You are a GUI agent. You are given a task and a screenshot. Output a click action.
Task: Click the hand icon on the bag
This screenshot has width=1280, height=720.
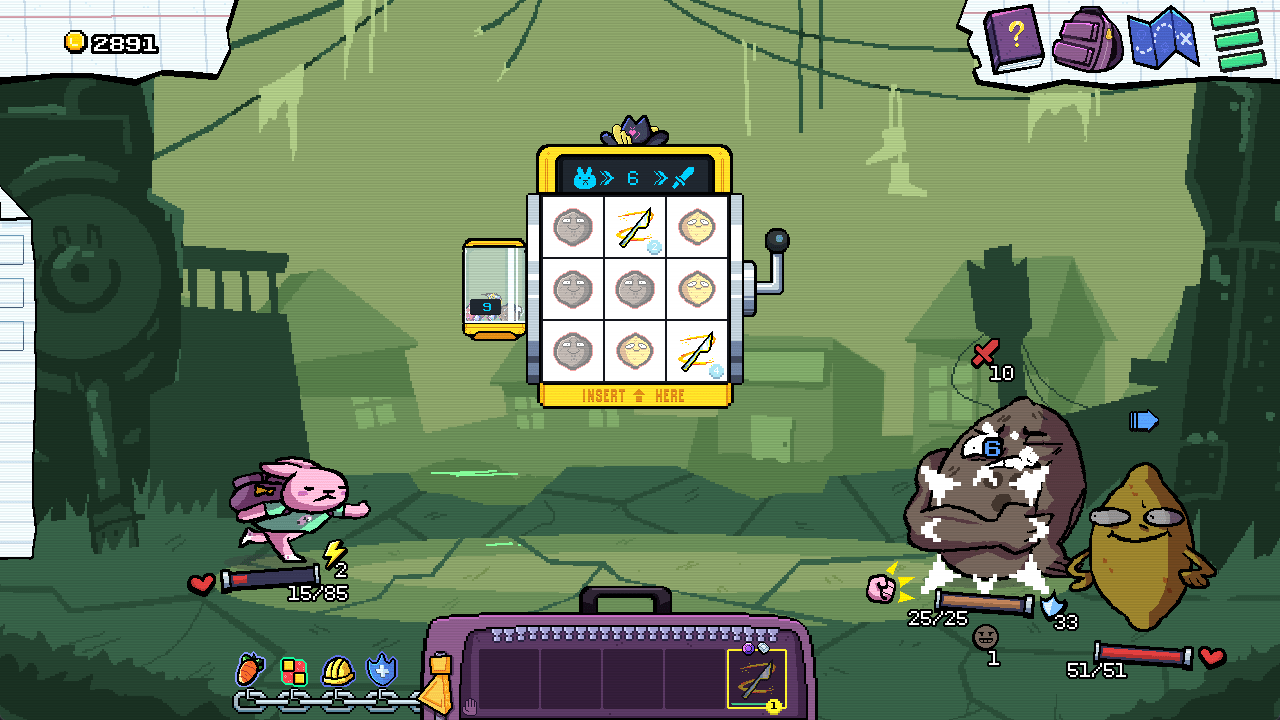coord(469,707)
